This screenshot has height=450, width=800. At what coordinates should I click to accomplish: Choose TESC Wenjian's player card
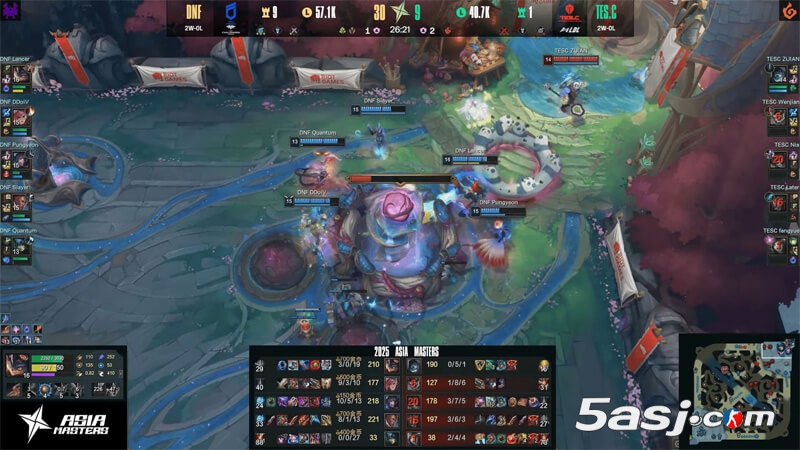pyautogui.click(x=781, y=116)
